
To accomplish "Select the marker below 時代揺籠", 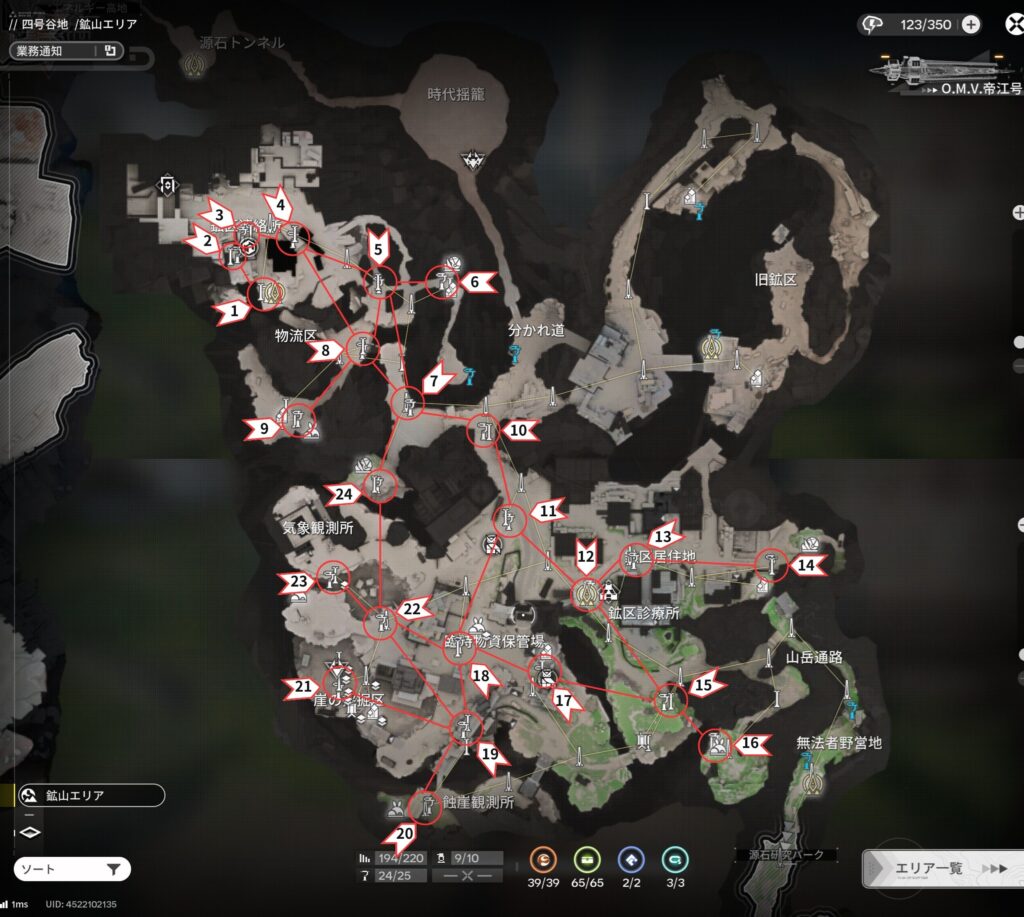I will point(472,158).
